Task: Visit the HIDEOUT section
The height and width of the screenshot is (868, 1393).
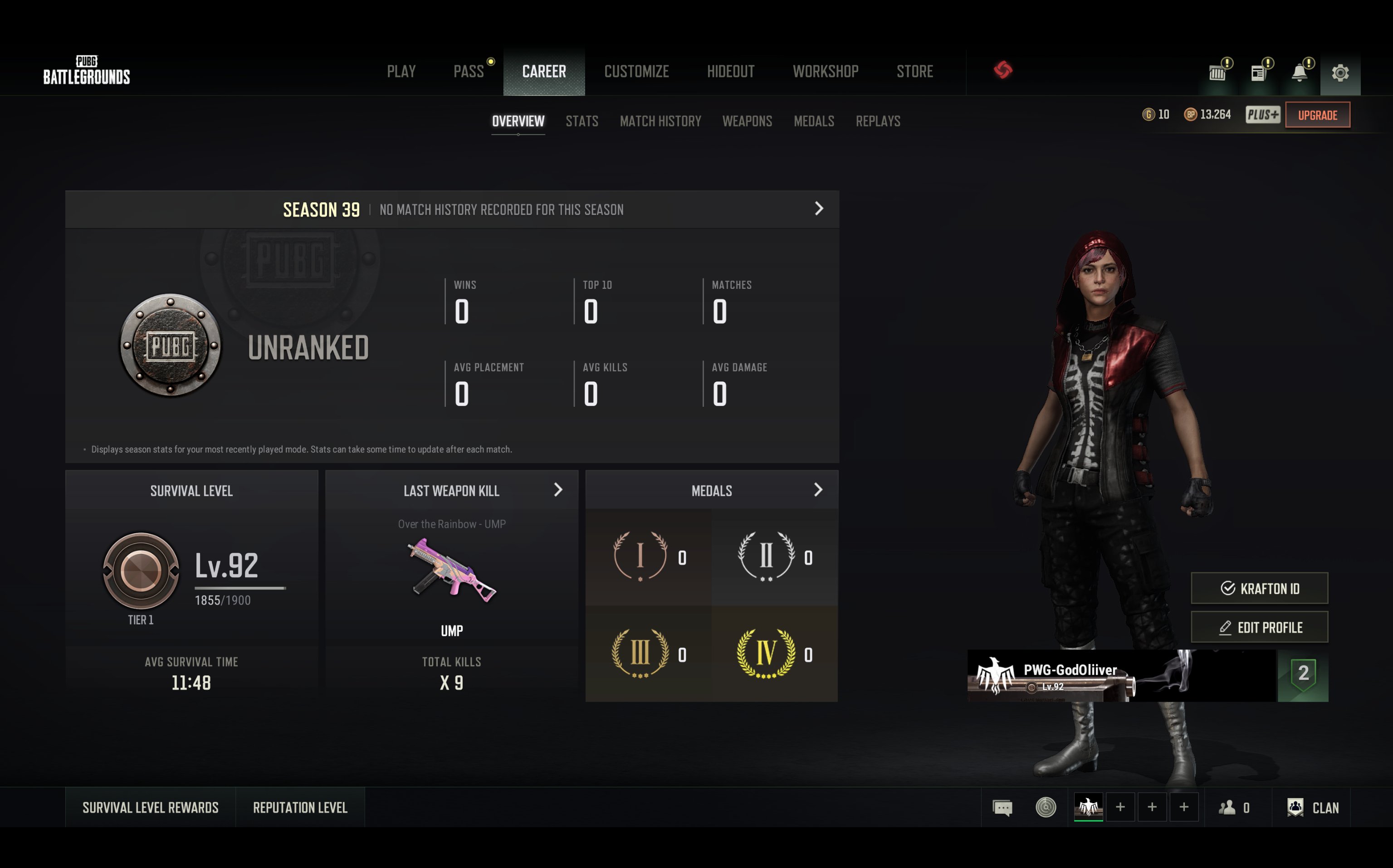Action: [x=730, y=72]
